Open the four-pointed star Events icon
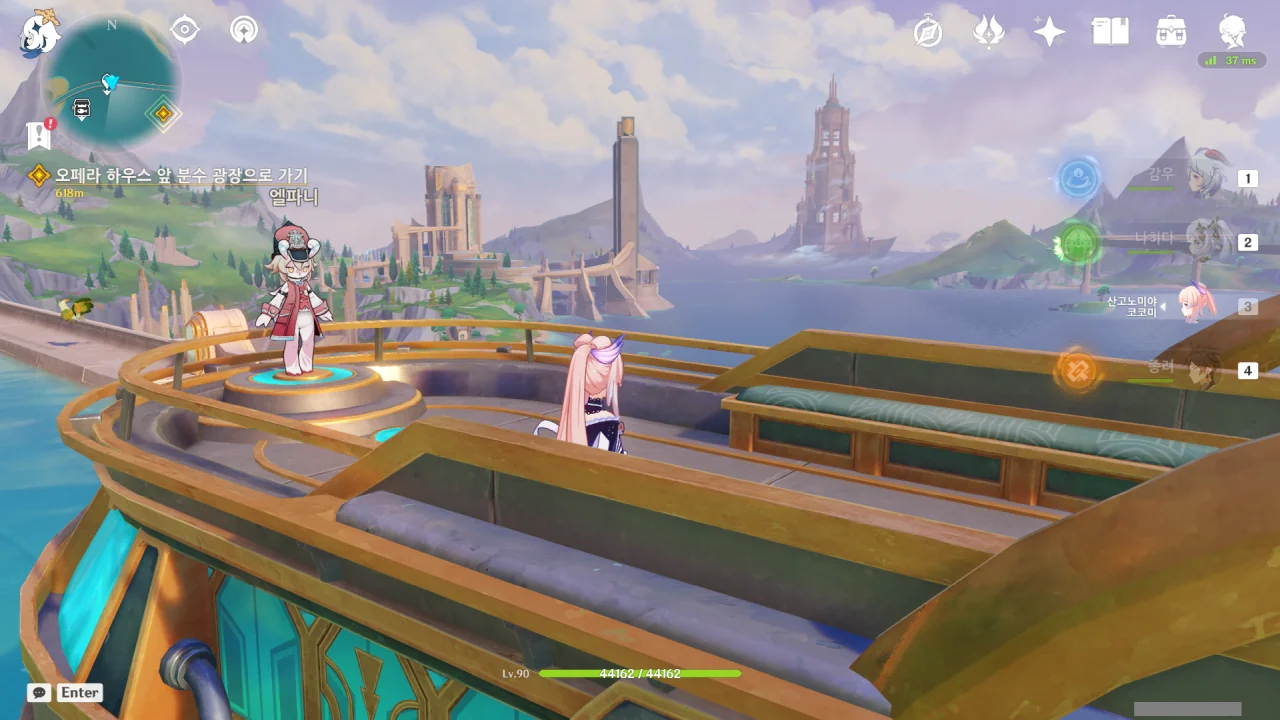The height and width of the screenshot is (720, 1280). (x=1049, y=32)
